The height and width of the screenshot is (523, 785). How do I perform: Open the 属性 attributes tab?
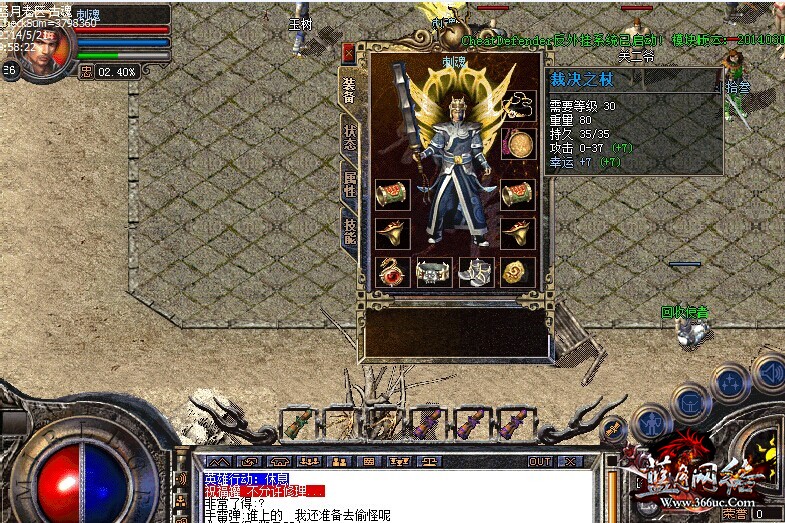pyautogui.click(x=350, y=183)
